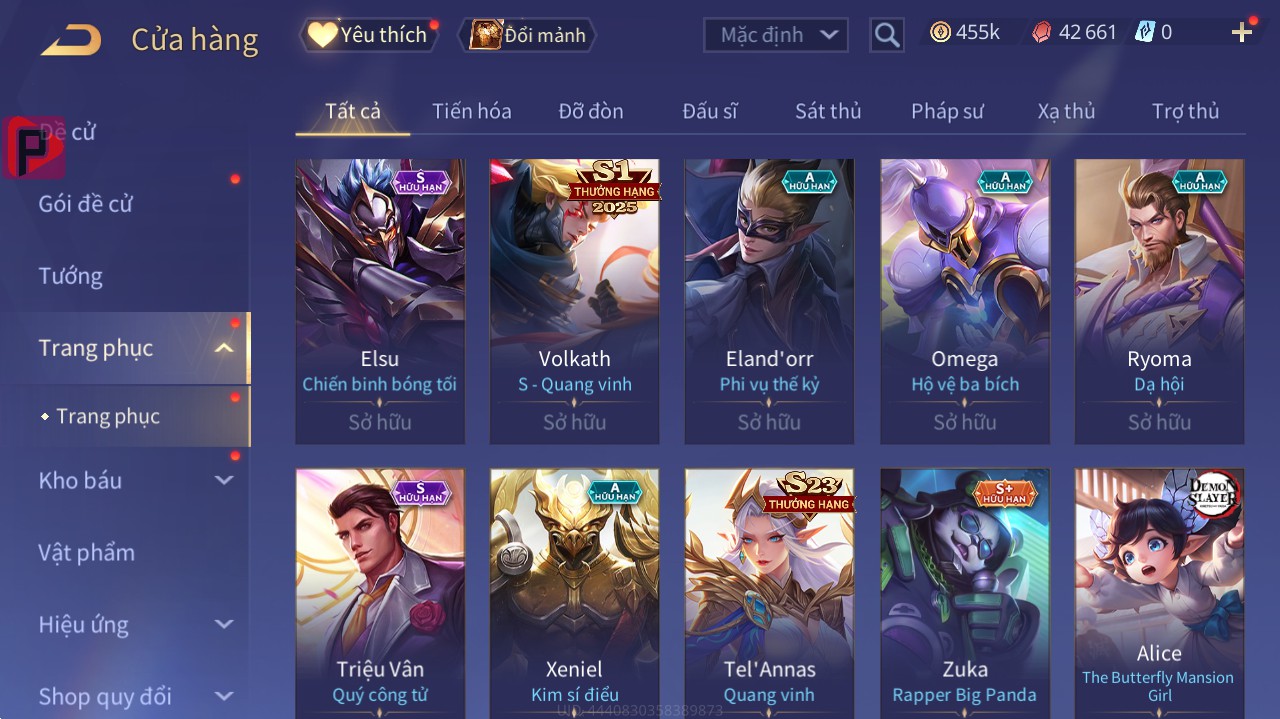The height and width of the screenshot is (719, 1280).
Task: Open the Gói đề cử menu
Action: [86, 204]
